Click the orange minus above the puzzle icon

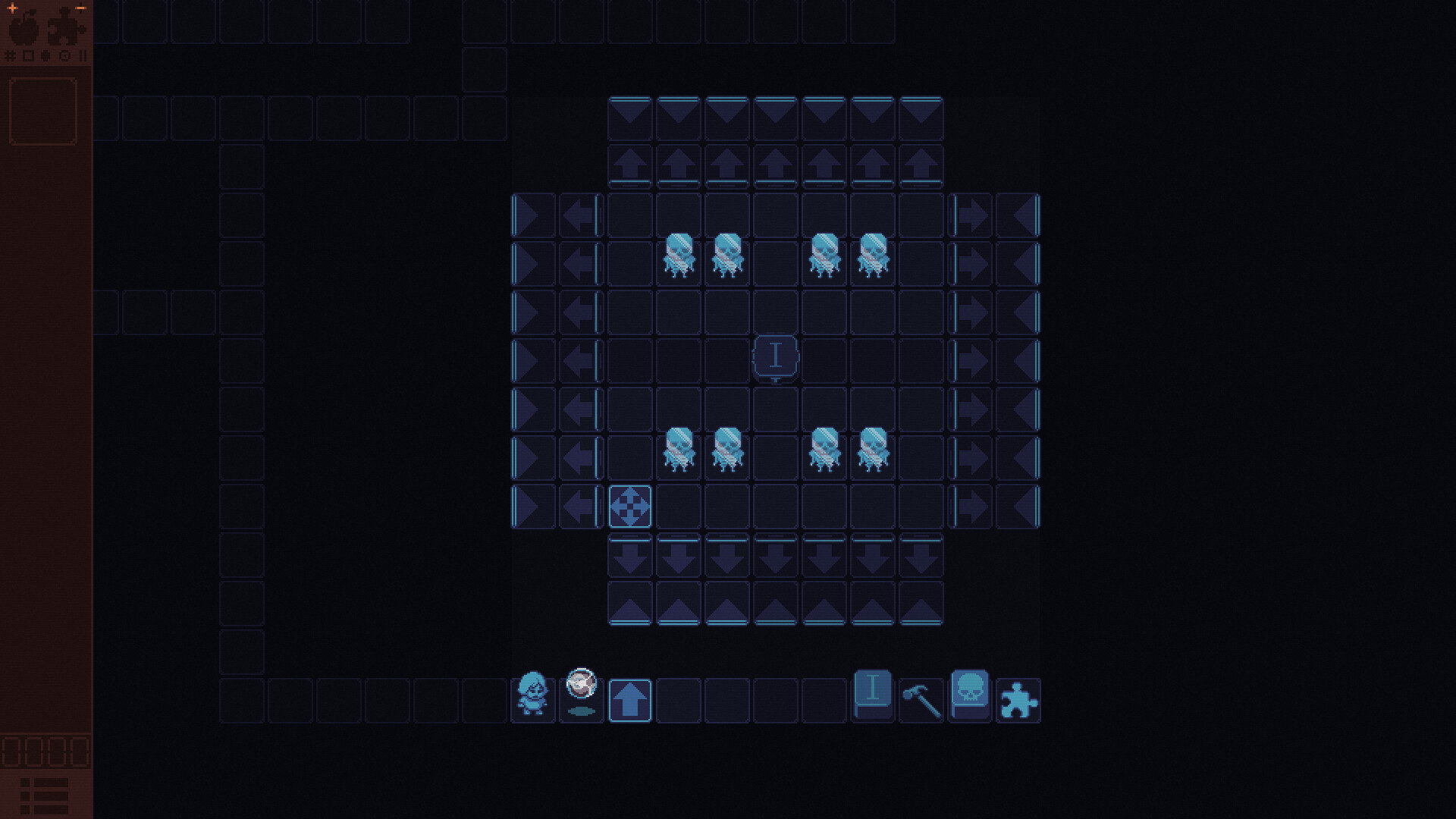click(x=81, y=7)
